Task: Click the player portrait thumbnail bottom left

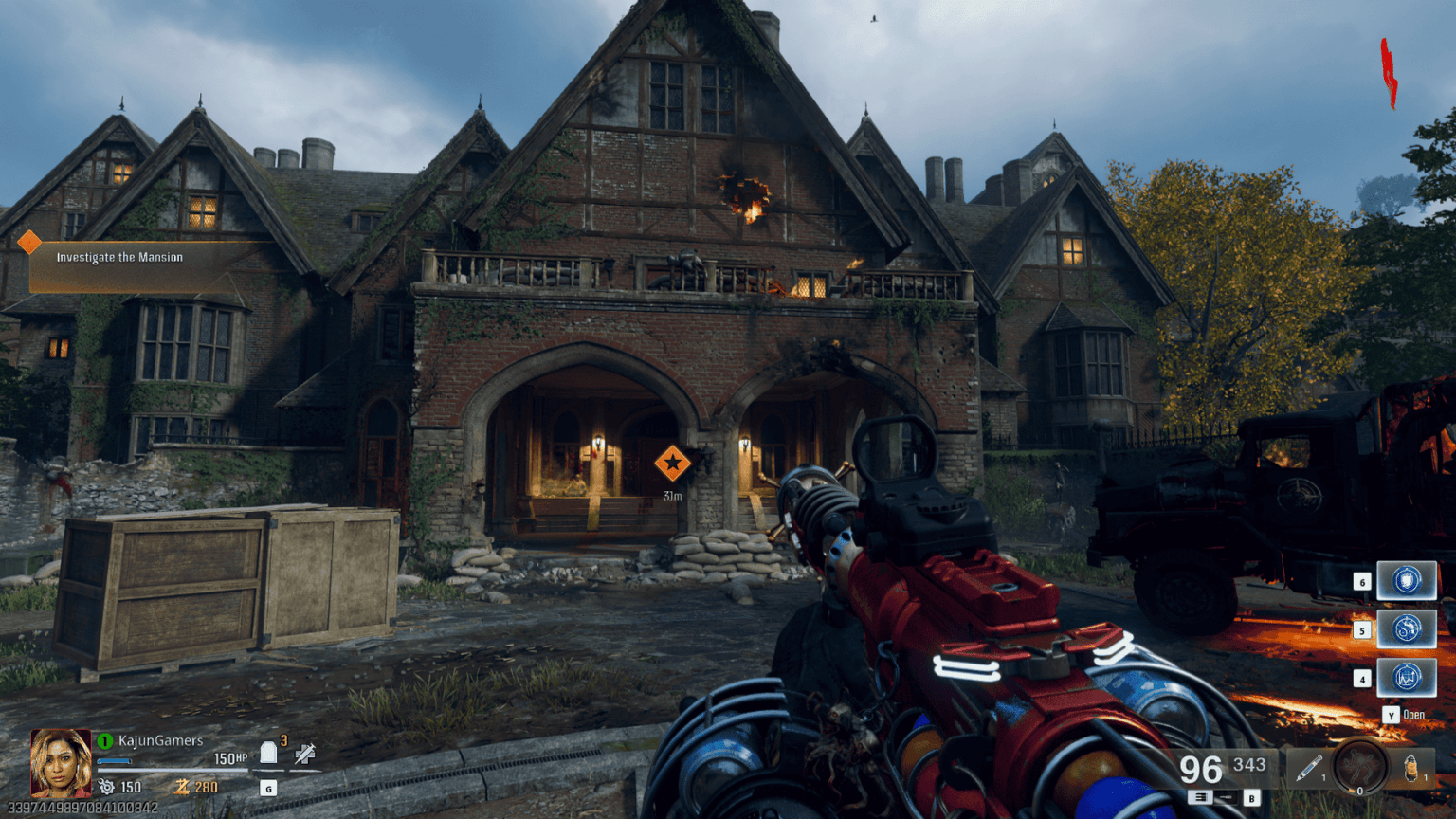Action: click(61, 763)
